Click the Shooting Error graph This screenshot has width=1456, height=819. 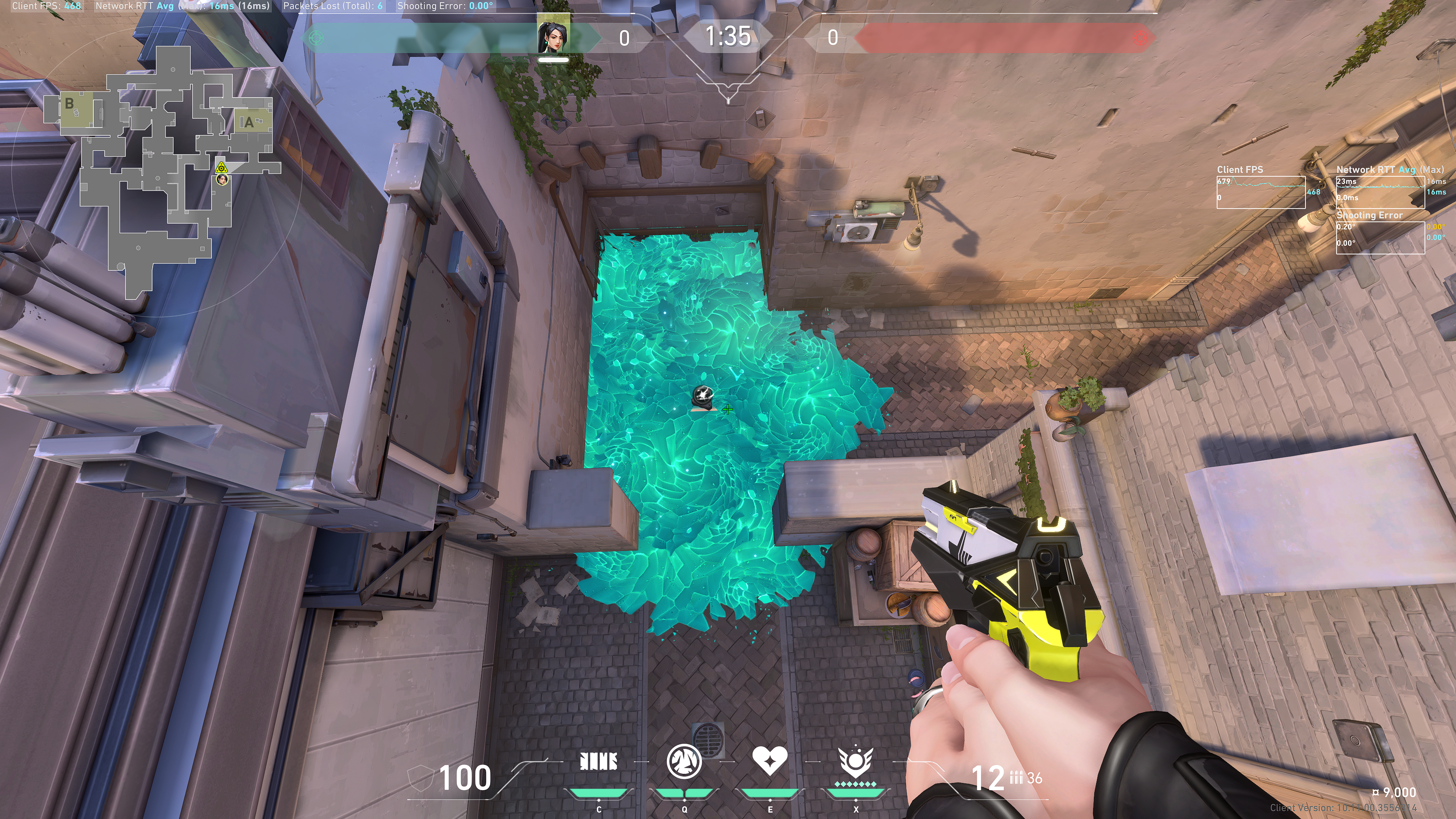(1380, 237)
